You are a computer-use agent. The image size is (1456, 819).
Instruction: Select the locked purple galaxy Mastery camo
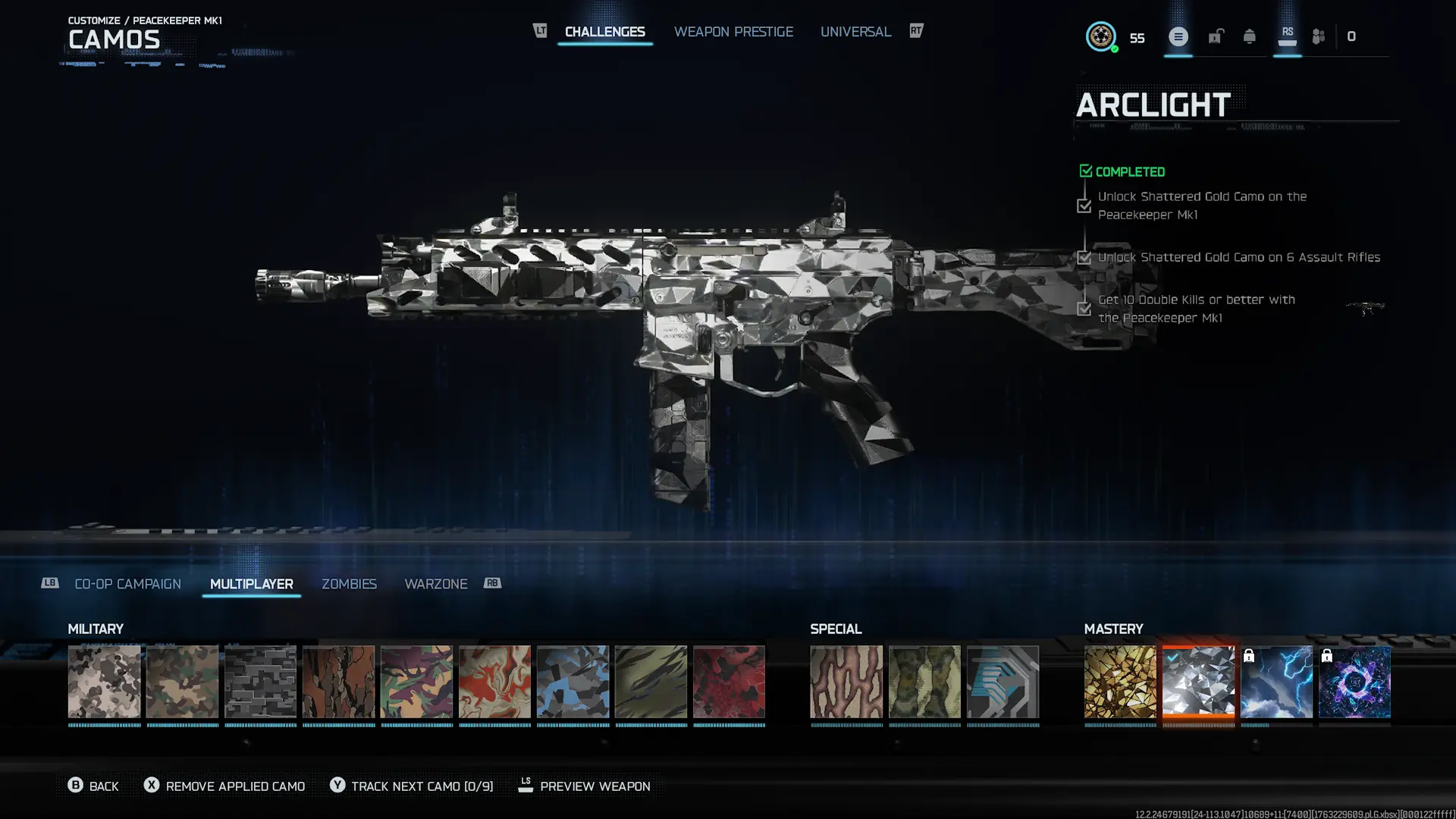pyautogui.click(x=1354, y=682)
